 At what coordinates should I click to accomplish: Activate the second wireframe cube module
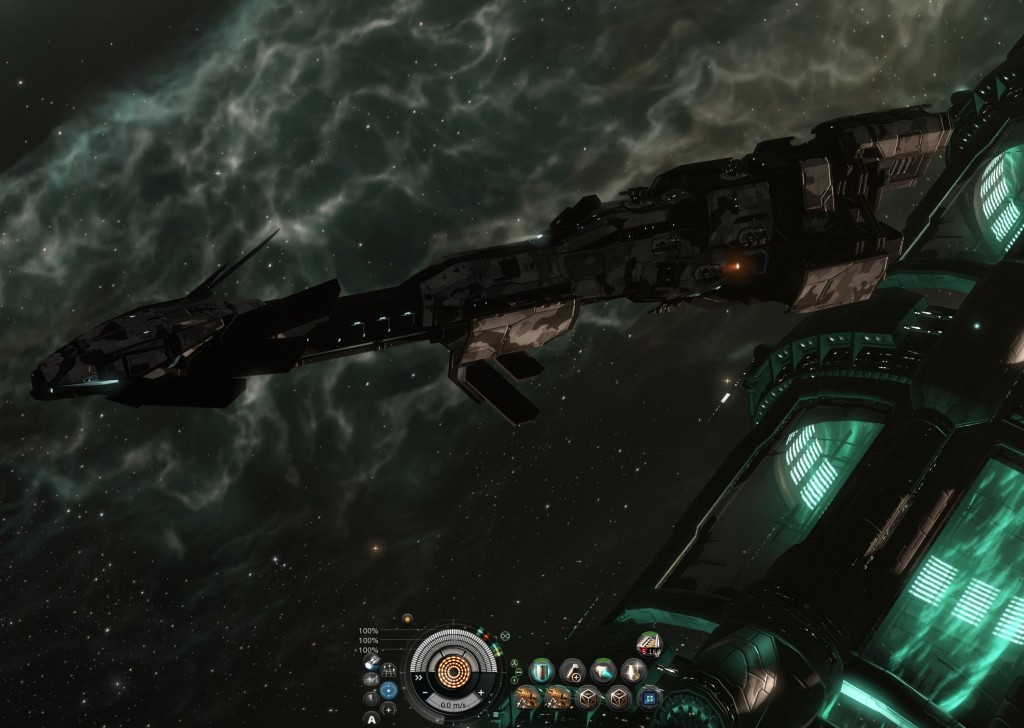point(617,696)
